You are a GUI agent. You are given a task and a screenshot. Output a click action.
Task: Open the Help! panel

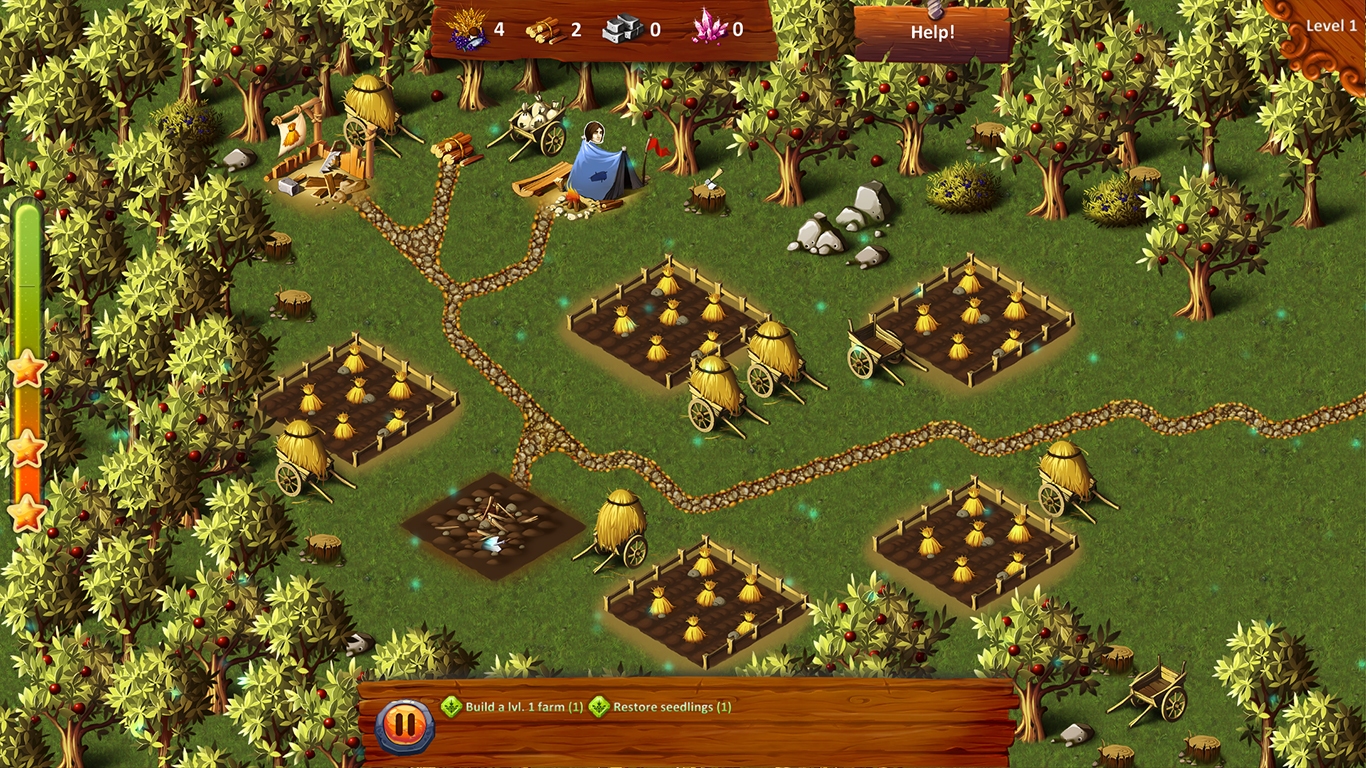[932, 33]
